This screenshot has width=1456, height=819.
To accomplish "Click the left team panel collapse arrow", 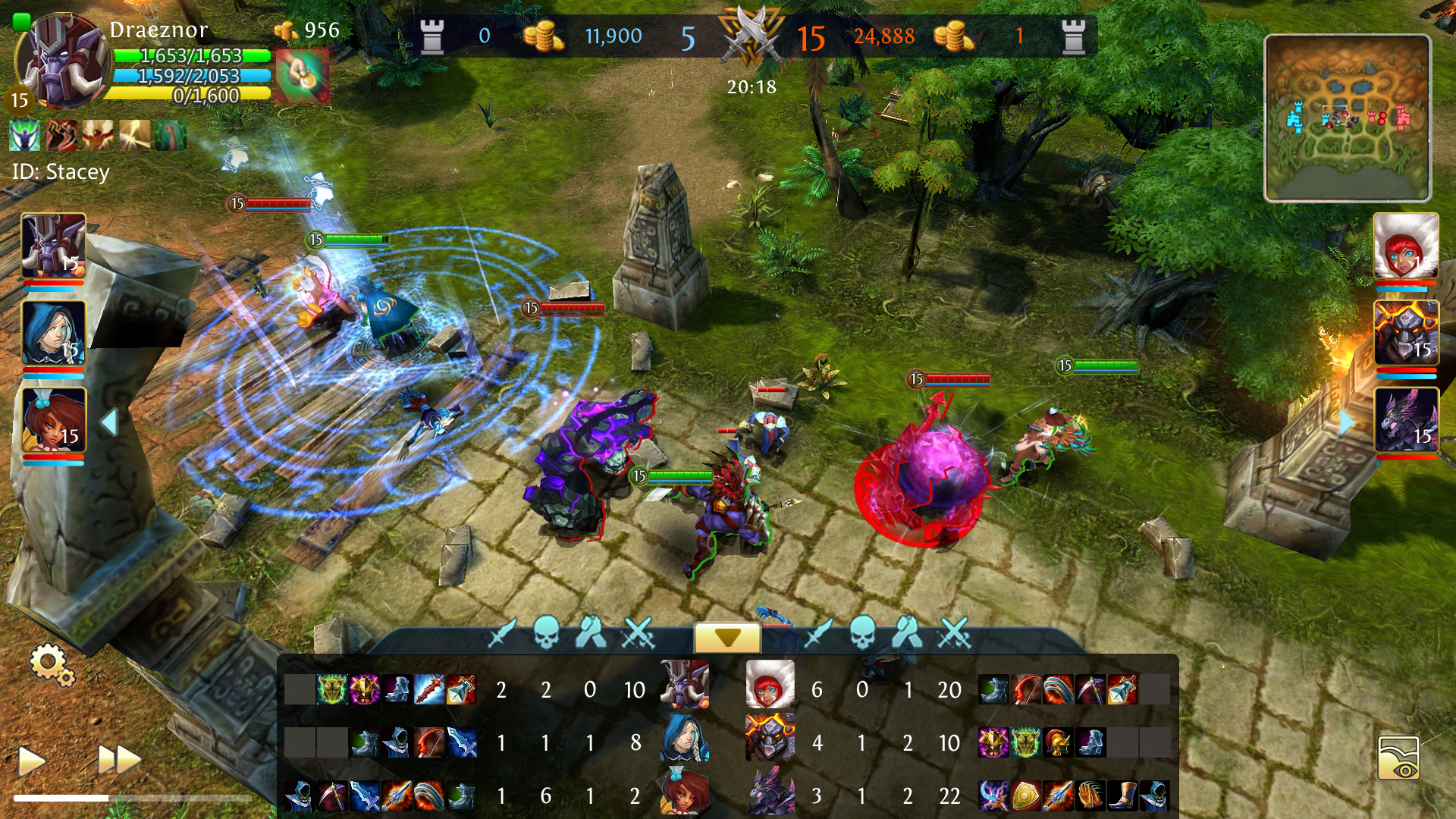I will [x=109, y=422].
